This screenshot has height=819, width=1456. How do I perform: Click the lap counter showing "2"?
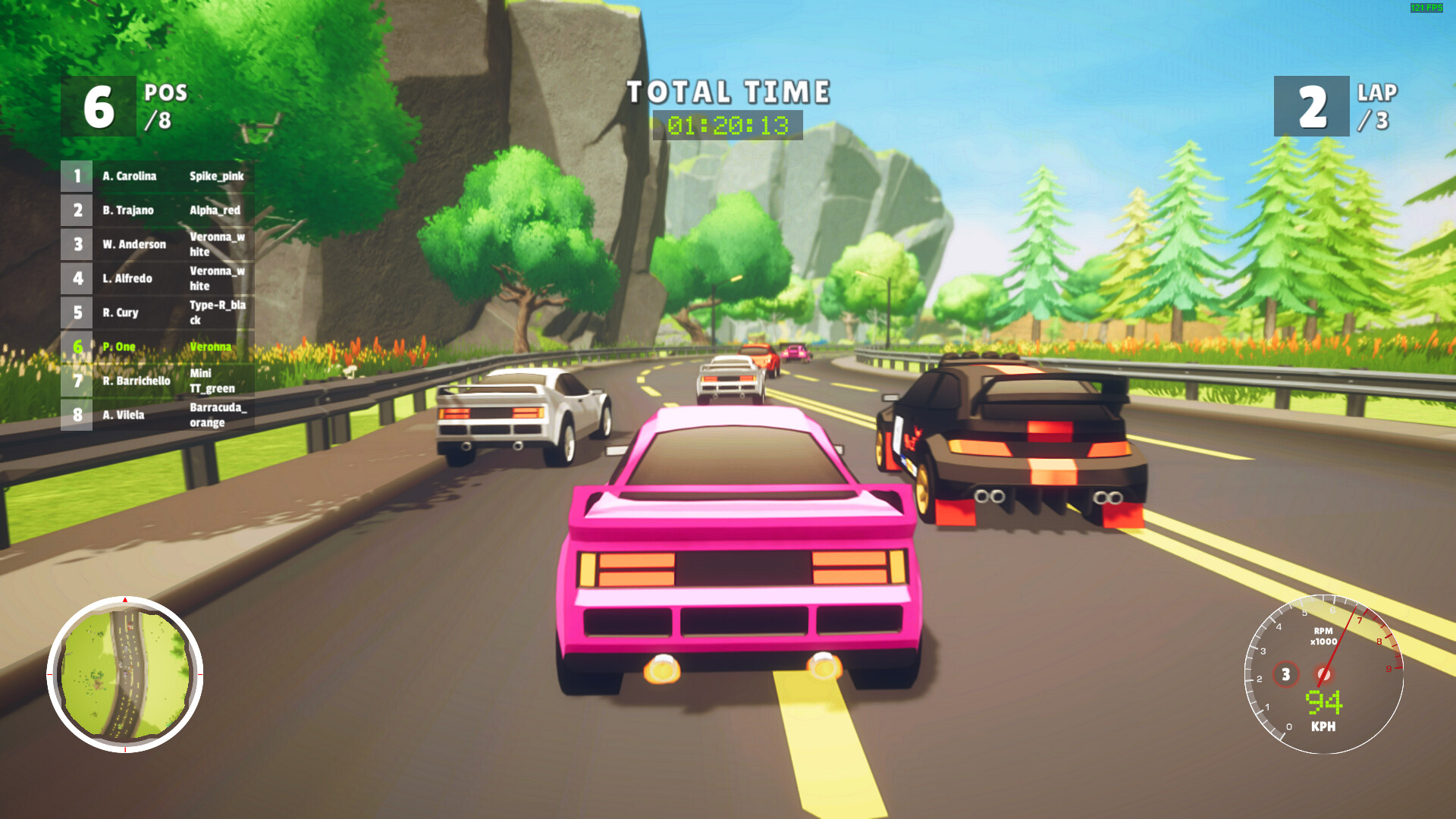pyautogui.click(x=1313, y=106)
